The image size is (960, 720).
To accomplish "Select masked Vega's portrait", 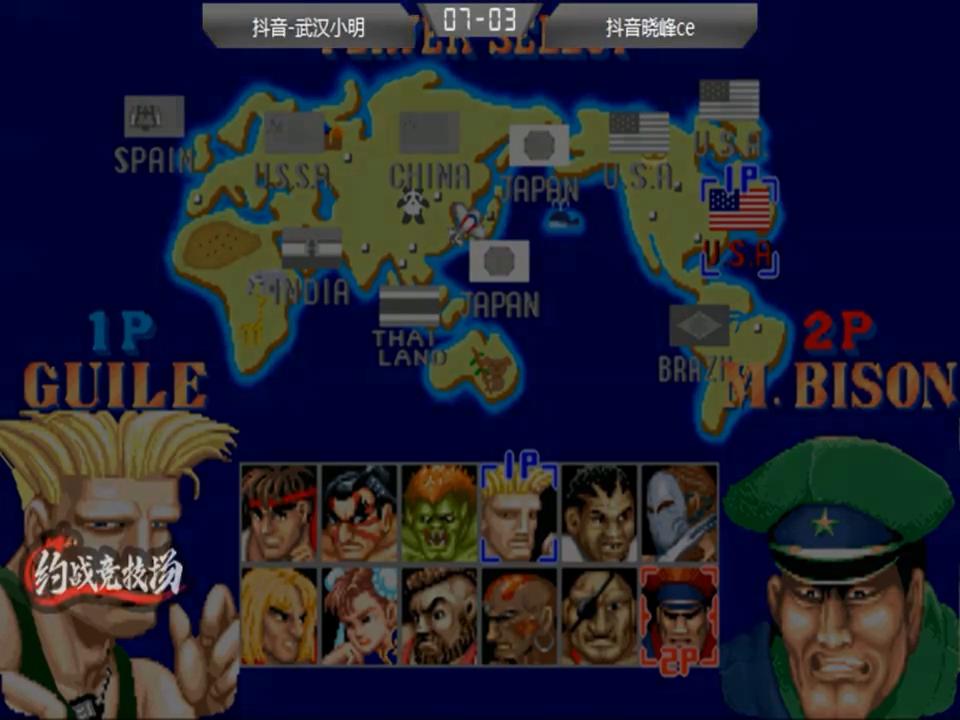I will click(679, 513).
